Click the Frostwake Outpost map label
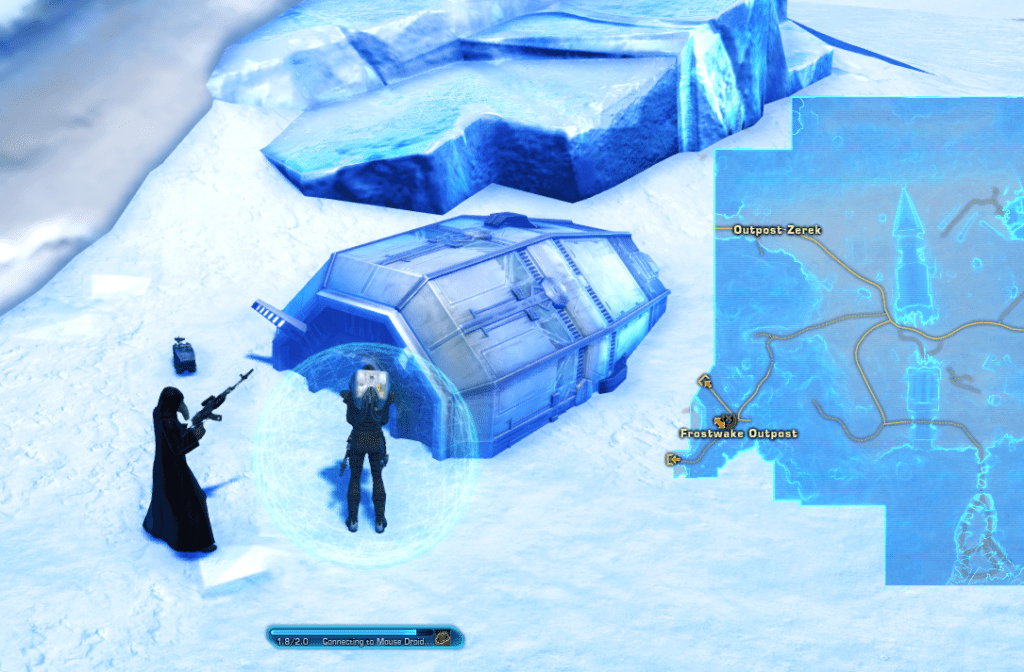Viewport: 1024px width, 672px height. 739,434
